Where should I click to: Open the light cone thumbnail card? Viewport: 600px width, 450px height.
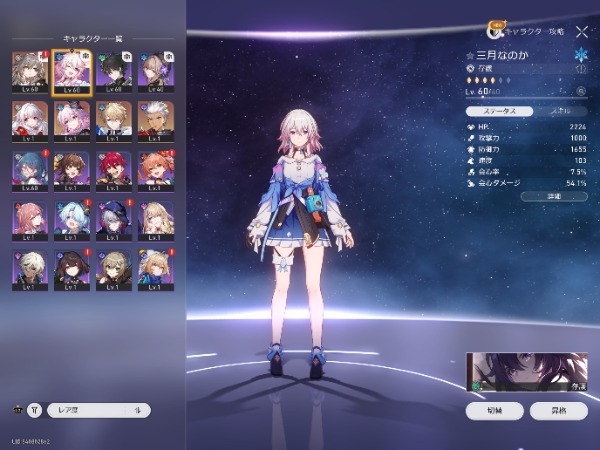pyautogui.click(x=527, y=371)
